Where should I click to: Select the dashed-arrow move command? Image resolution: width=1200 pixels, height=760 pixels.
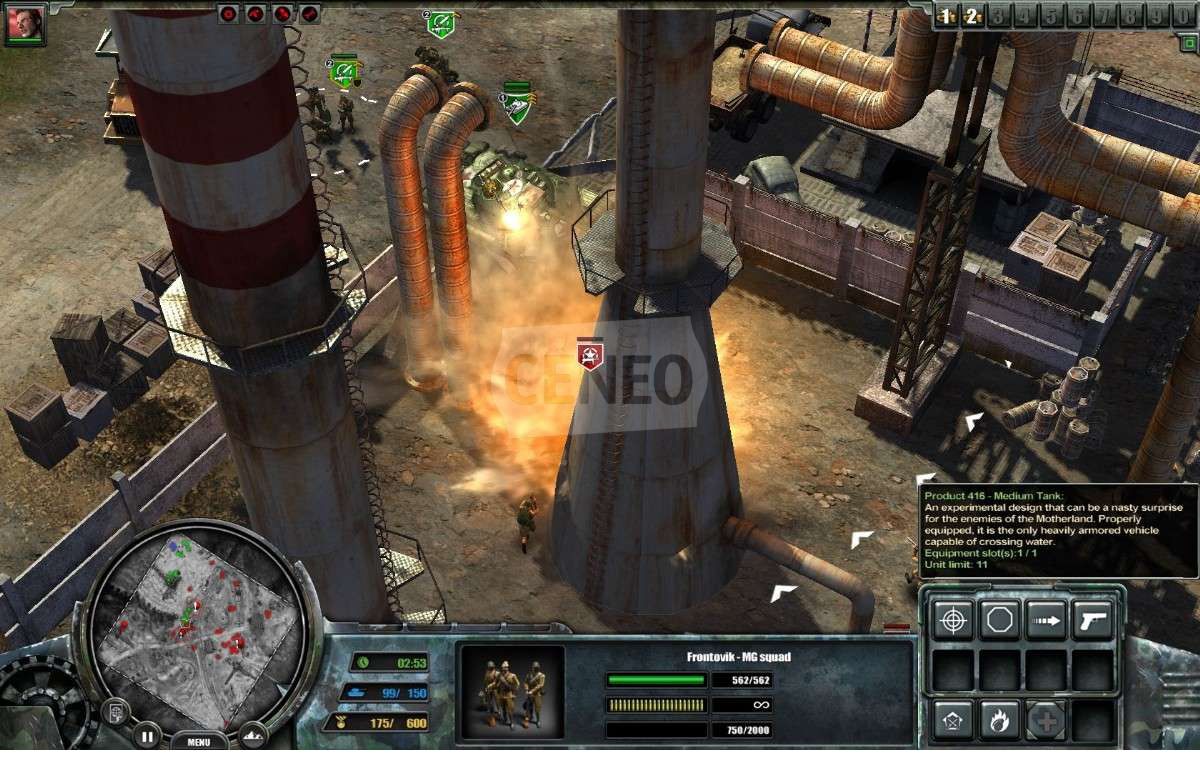point(1046,620)
